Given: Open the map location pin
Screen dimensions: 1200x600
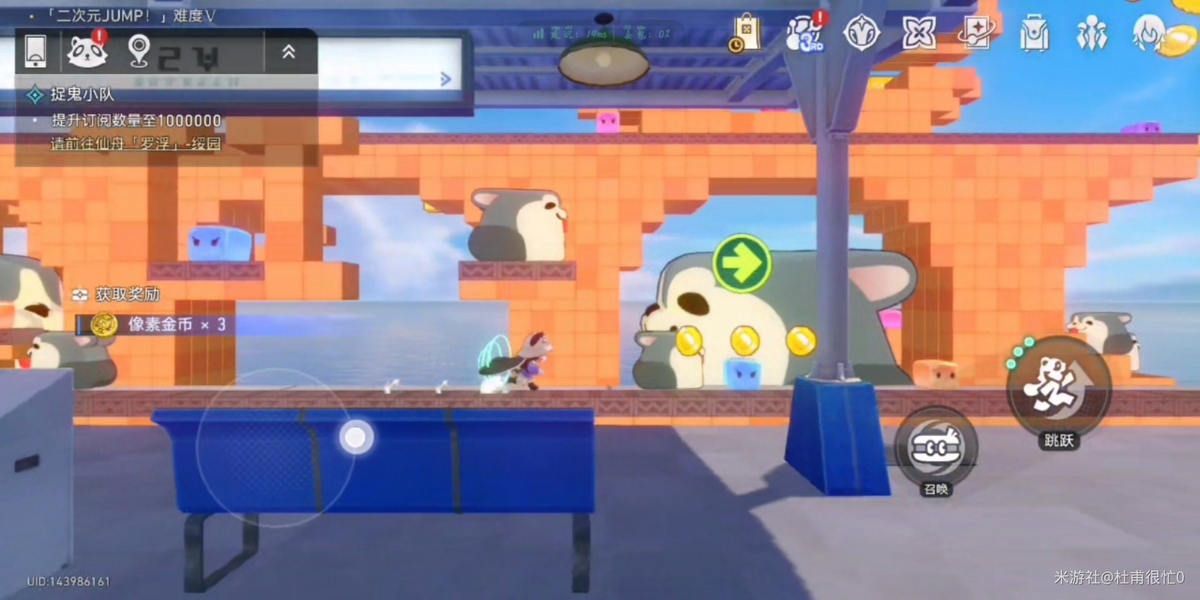Looking at the screenshot, I should (x=139, y=51).
